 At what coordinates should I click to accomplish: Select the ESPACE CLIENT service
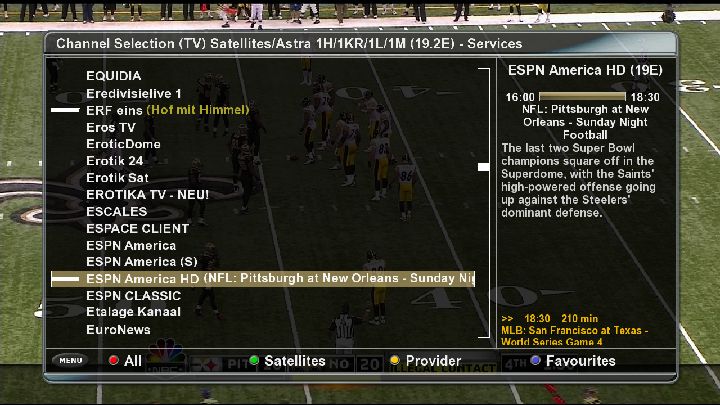click(x=132, y=229)
